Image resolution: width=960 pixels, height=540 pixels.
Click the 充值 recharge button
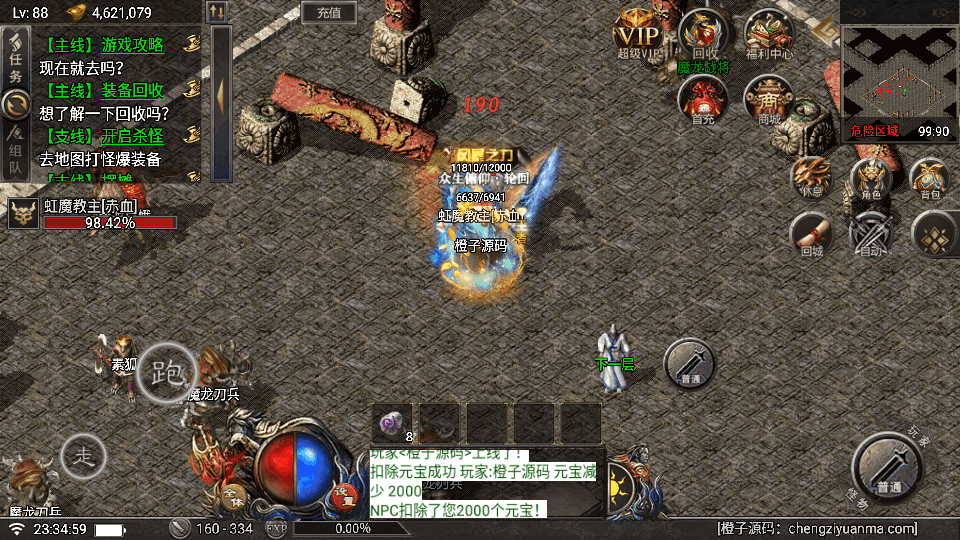[x=329, y=13]
